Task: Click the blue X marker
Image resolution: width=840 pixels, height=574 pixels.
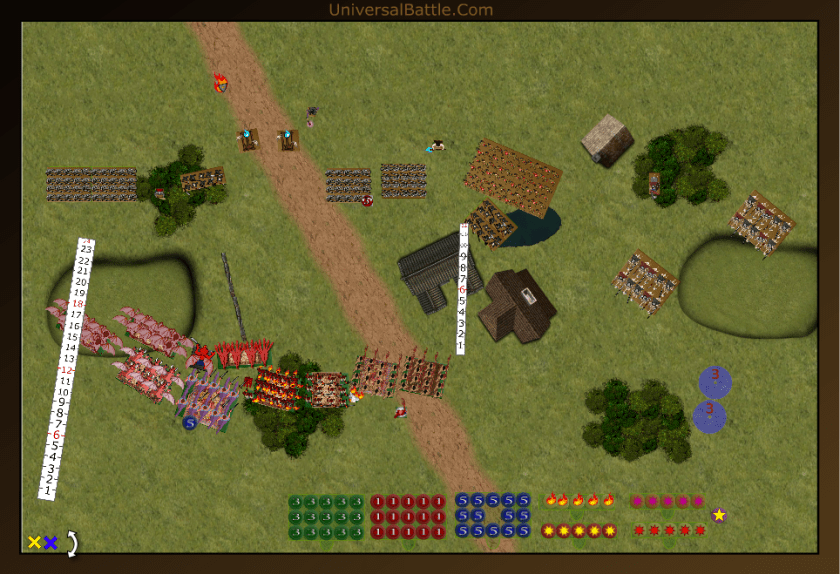Action: [x=50, y=543]
